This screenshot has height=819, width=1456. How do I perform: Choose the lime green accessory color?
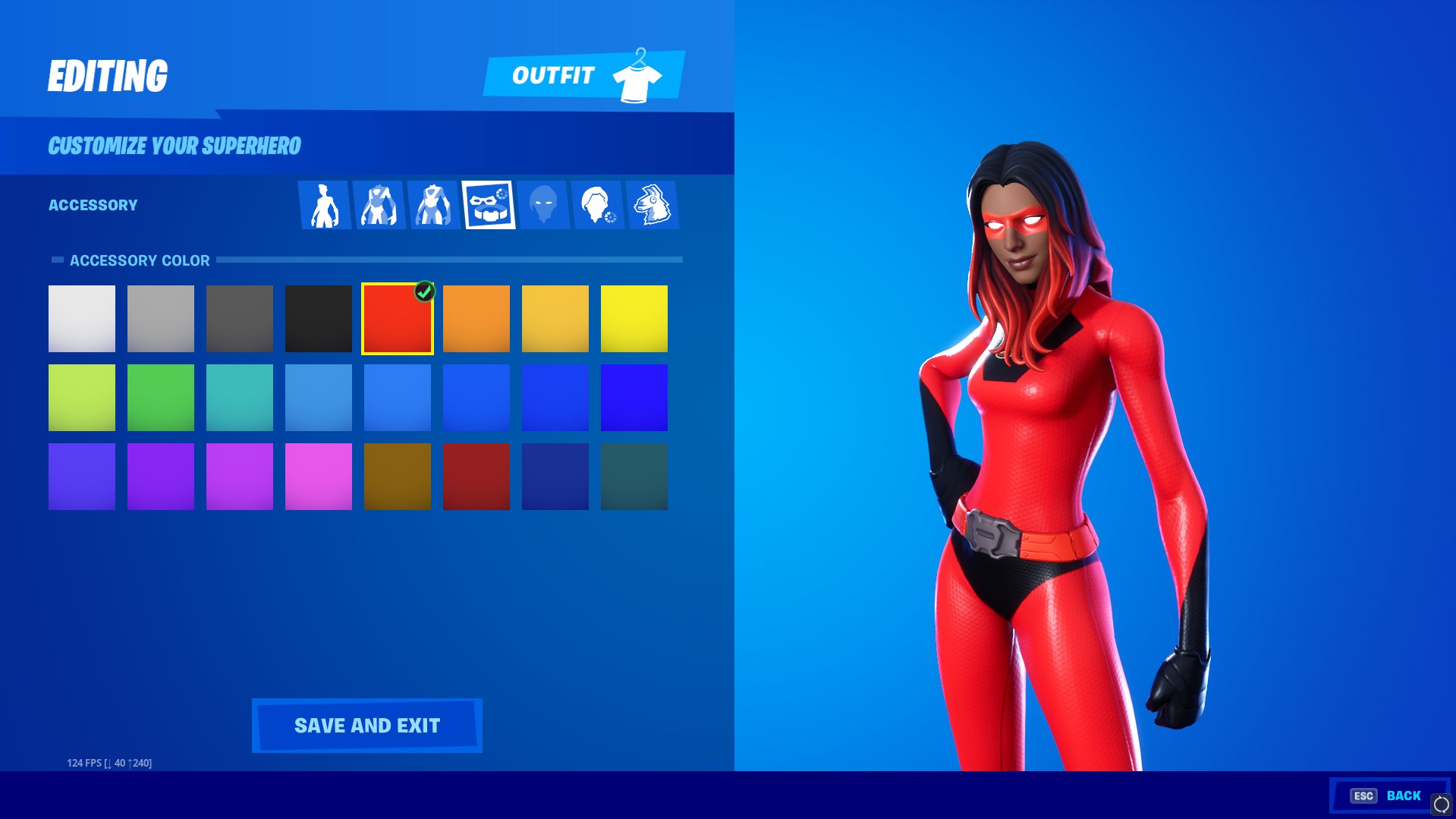(x=81, y=397)
